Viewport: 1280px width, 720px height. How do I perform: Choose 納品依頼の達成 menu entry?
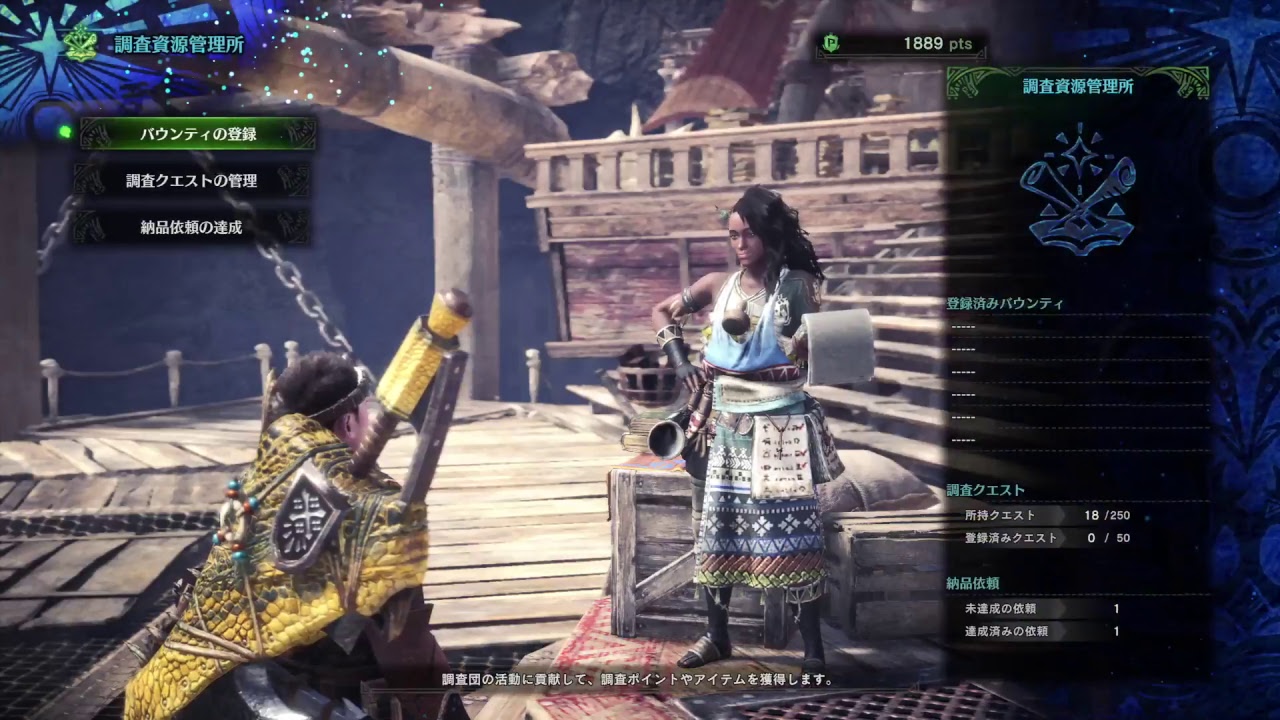(192, 227)
